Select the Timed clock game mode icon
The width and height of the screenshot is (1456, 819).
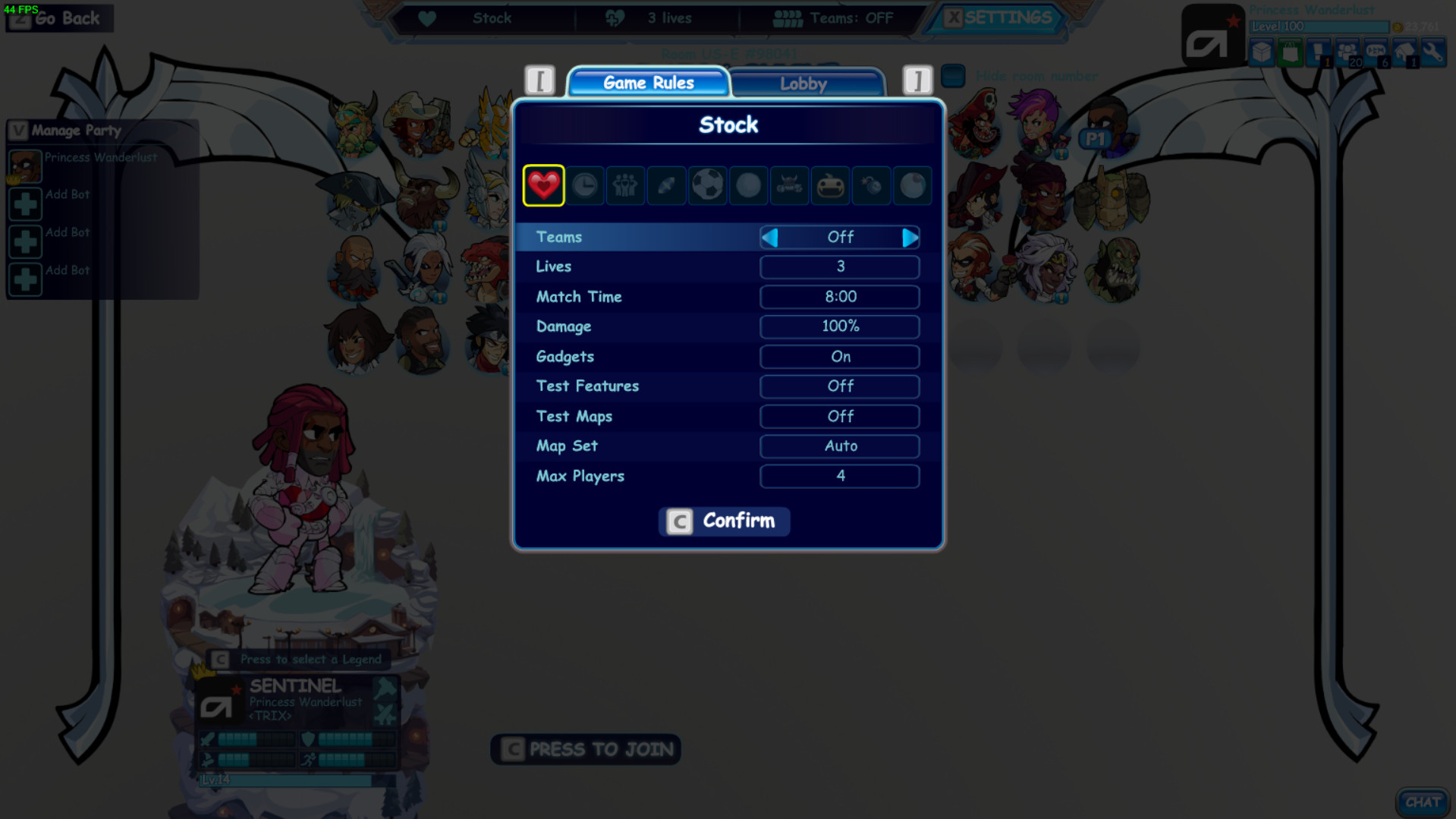click(x=584, y=185)
